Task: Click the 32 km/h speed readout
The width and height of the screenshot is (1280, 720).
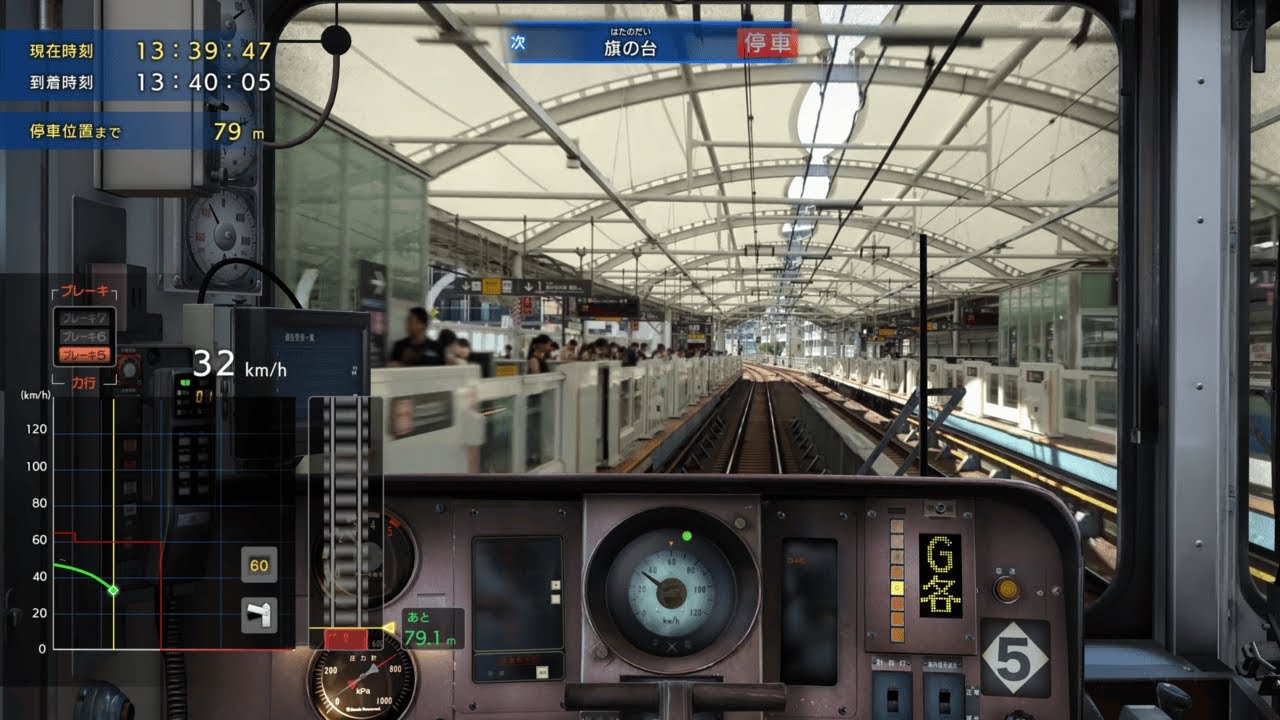Action: [238, 366]
